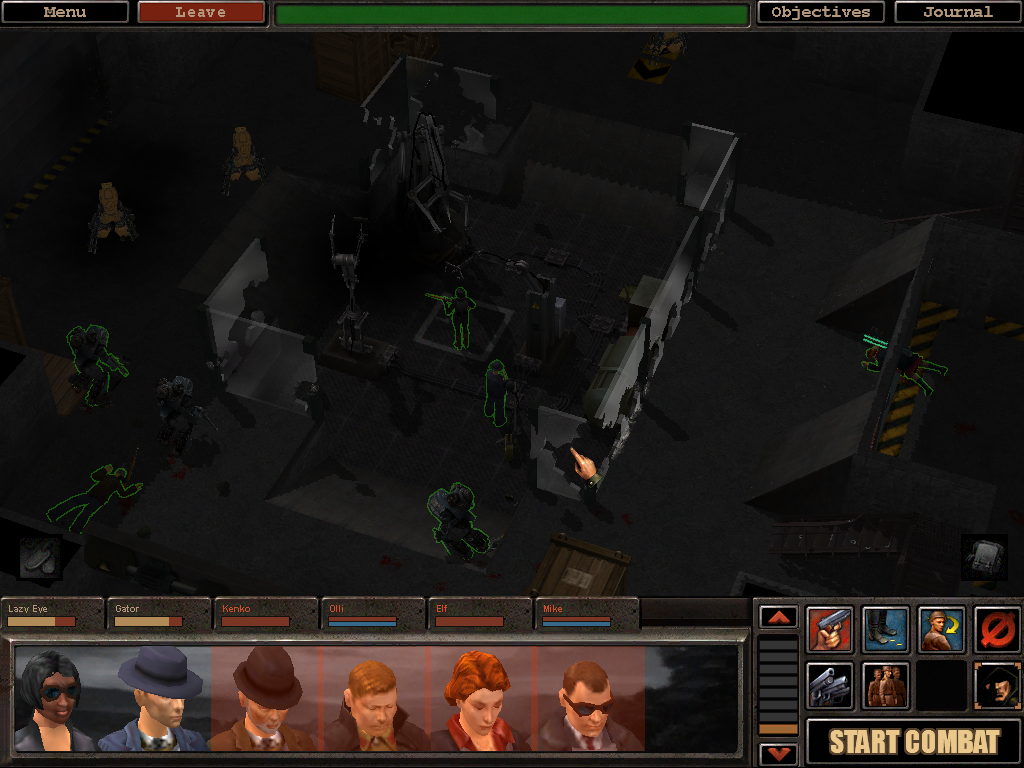Show the mission Objectives

(x=821, y=13)
